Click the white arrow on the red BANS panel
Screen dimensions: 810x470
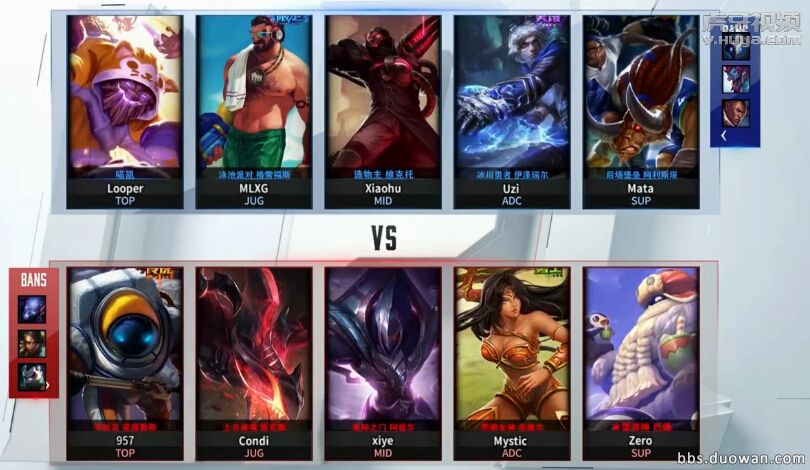[47, 384]
